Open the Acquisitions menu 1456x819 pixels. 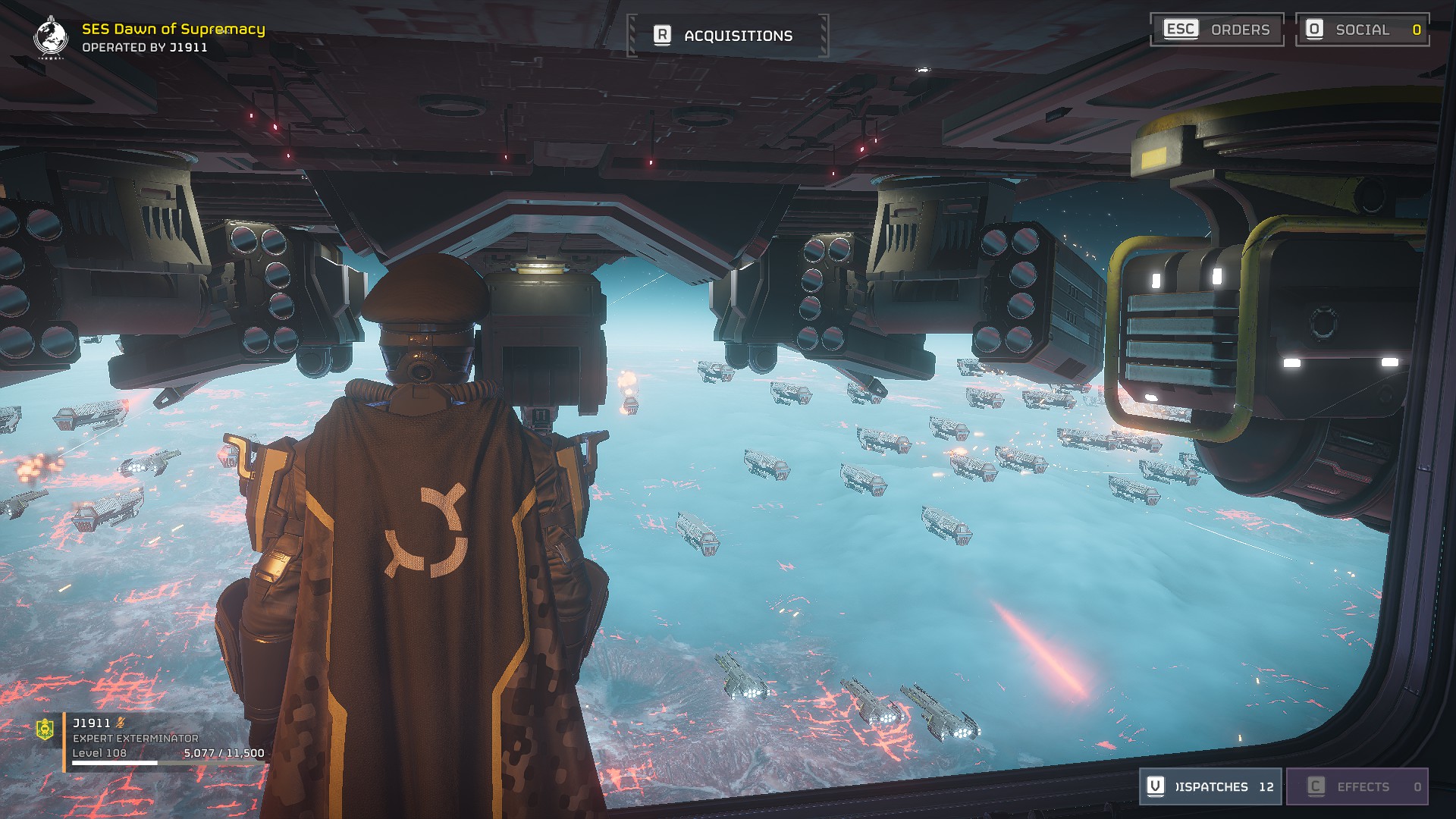[728, 36]
